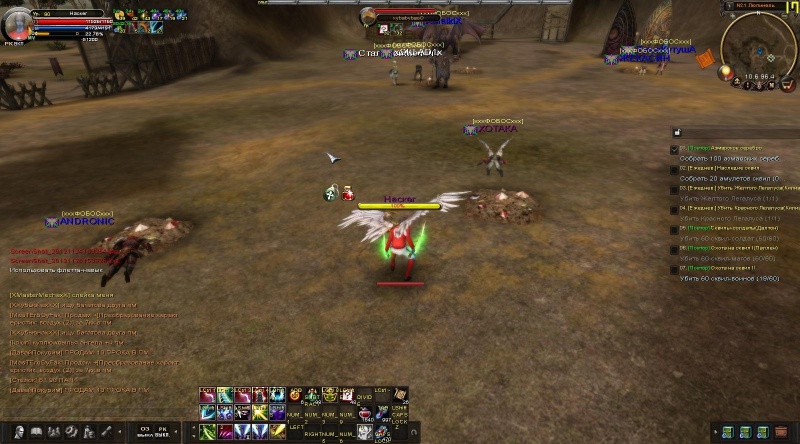800x444 pixels.
Task: Open the skill book menu button
Action: point(36,431)
